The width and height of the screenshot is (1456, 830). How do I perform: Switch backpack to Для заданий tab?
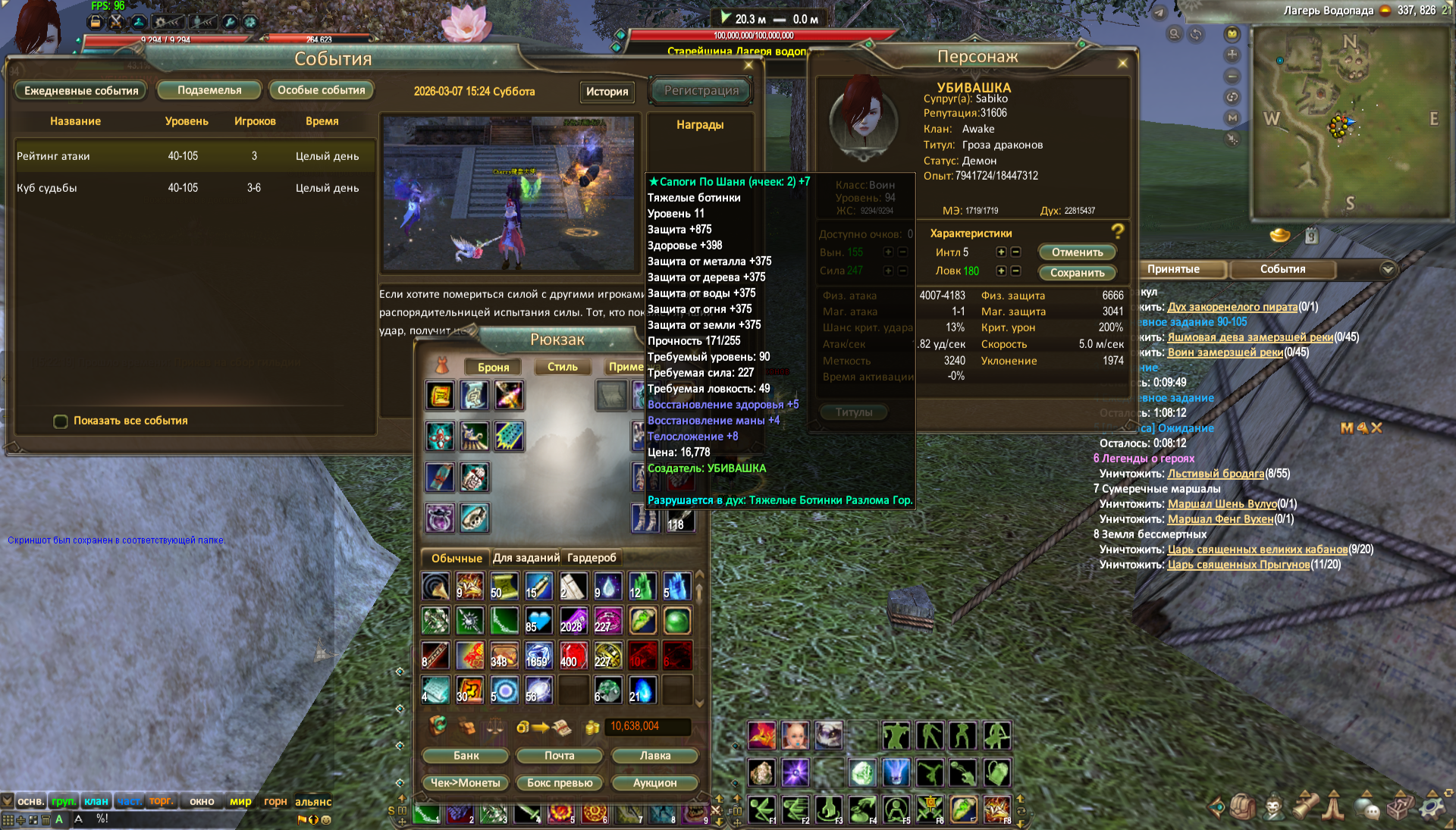coord(526,558)
